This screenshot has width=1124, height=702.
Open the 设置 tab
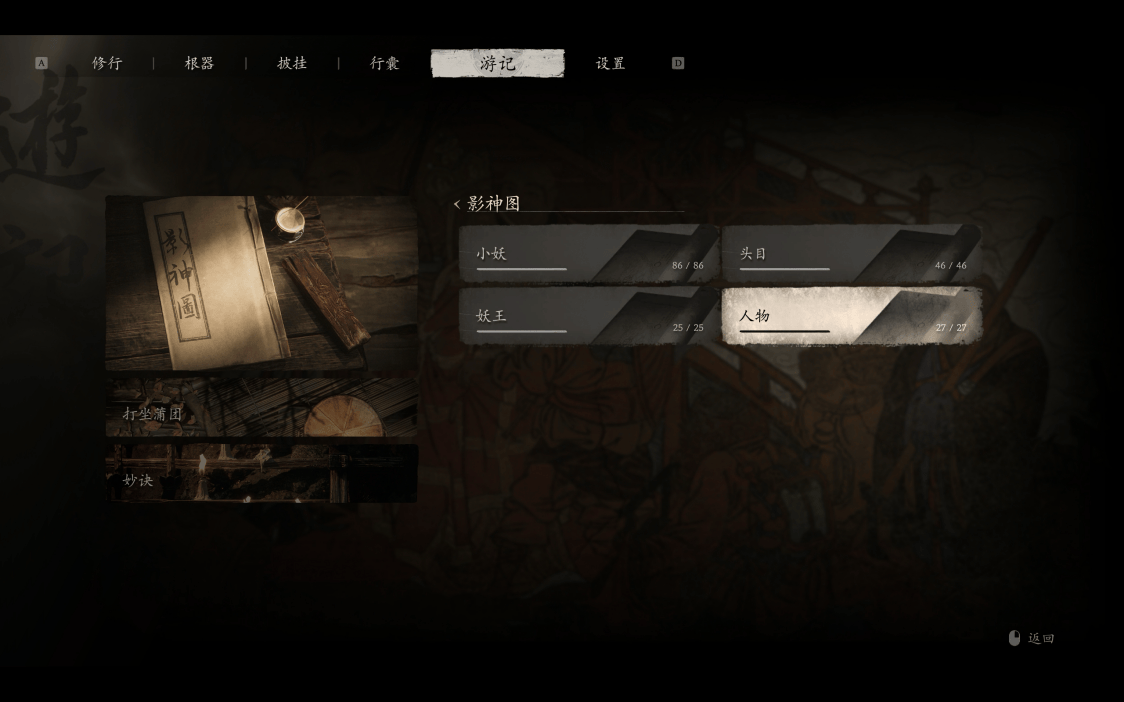coord(610,63)
